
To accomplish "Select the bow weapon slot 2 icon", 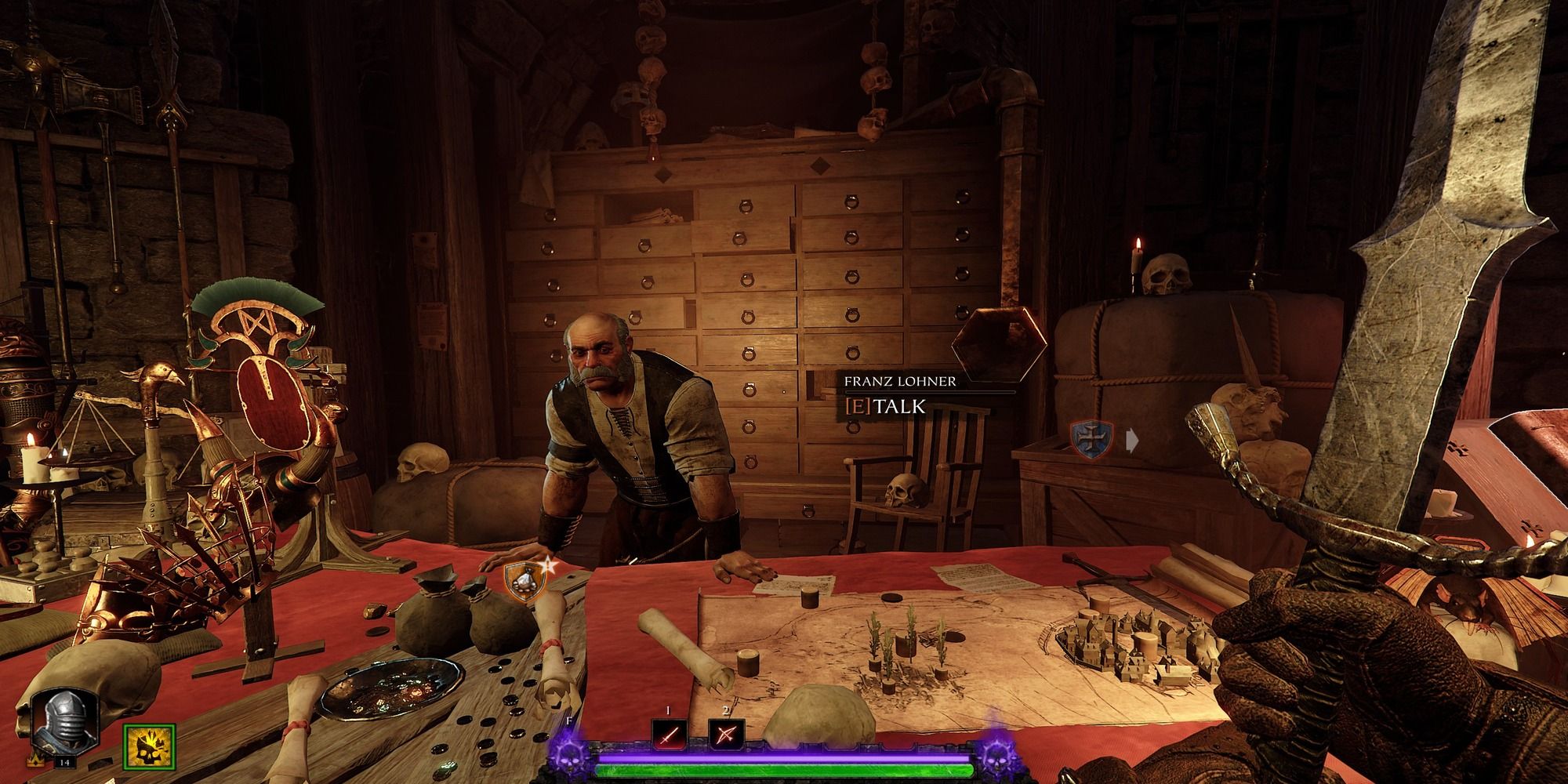I will tap(728, 735).
